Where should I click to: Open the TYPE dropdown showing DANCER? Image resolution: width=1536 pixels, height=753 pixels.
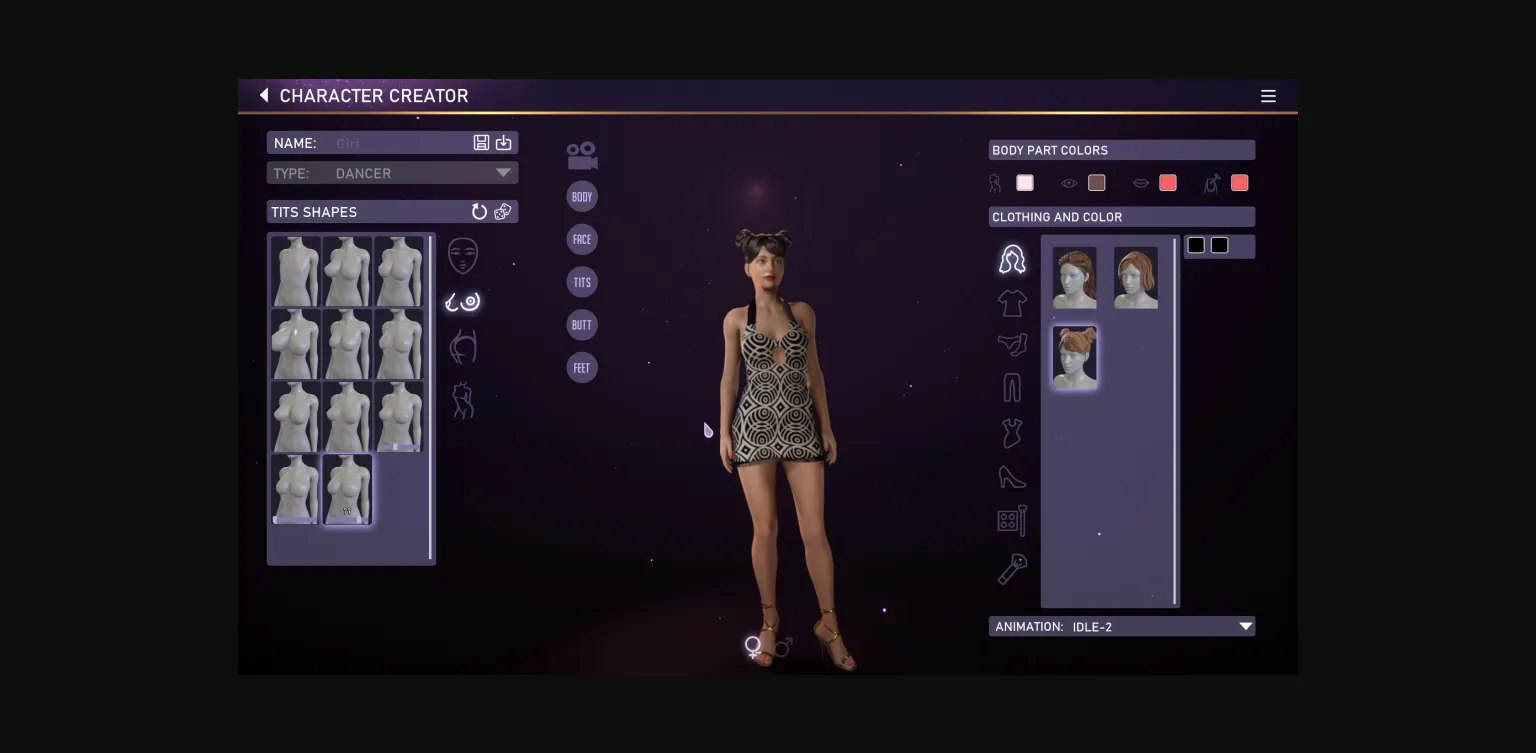[501, 172]
